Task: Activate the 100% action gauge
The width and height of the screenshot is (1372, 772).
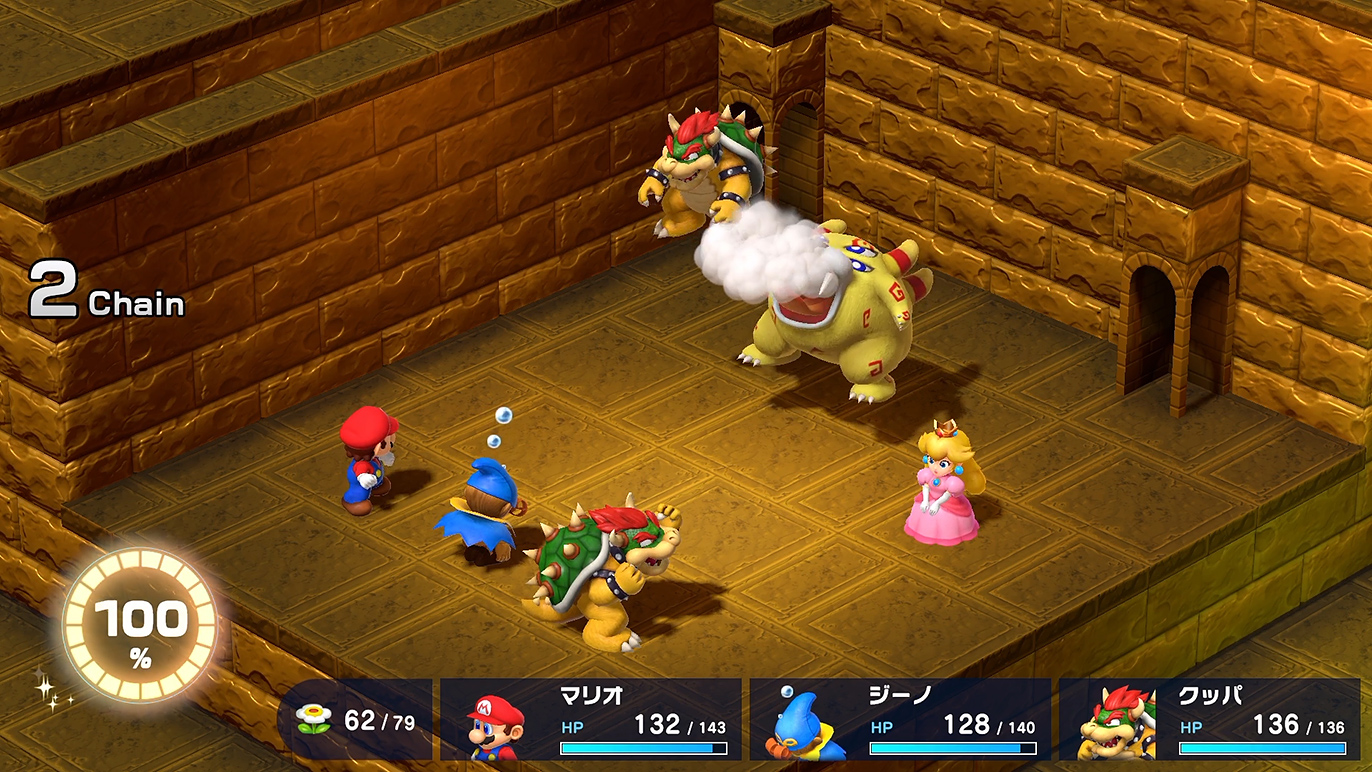Action: tap(140, 625)
